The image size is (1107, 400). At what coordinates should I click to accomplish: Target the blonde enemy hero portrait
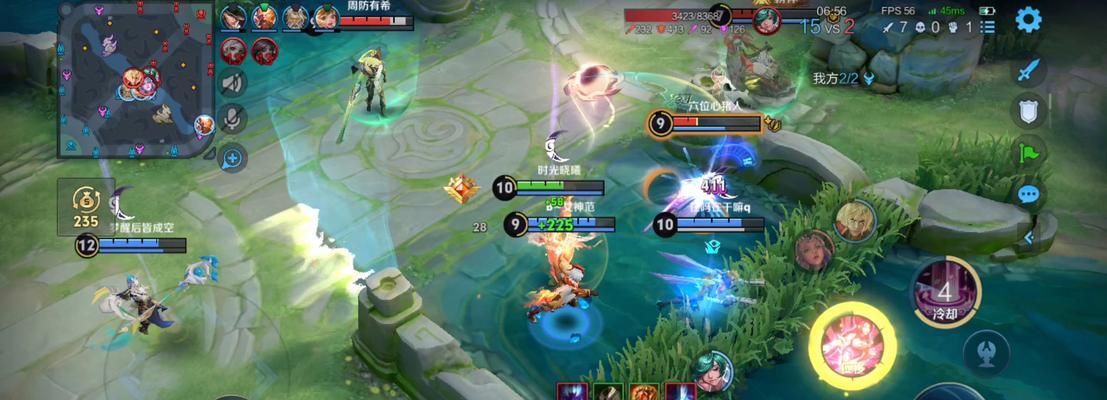coord(855,220)
